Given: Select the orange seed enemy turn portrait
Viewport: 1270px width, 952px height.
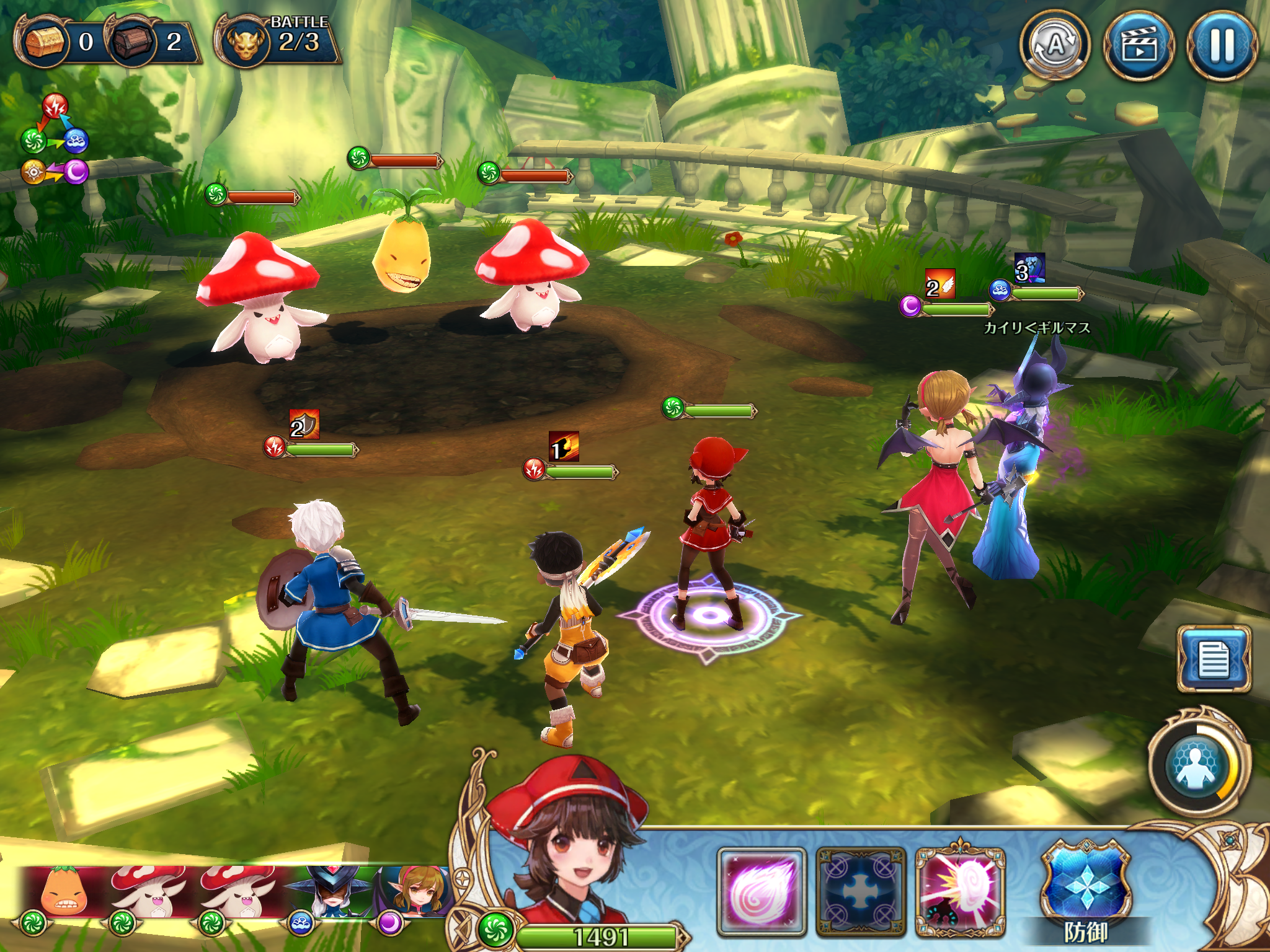Looking at the screenshot, I should (x=63, y=894).
